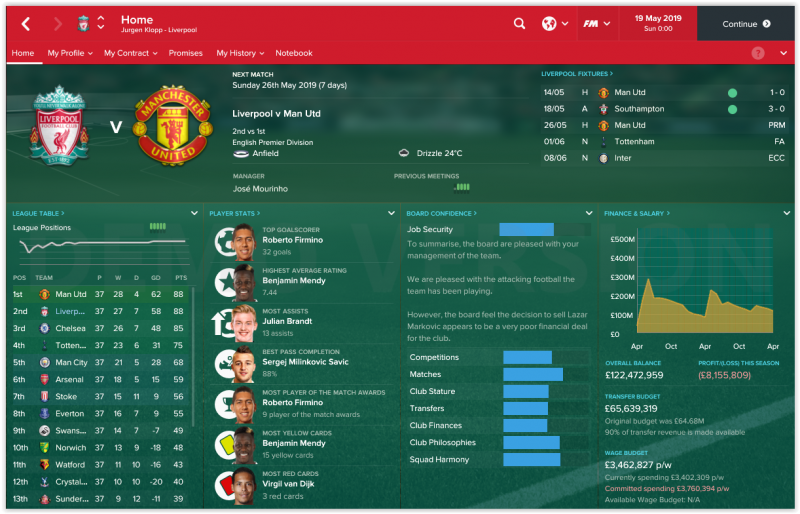Screen dimensions: 800x514
Task: Open the League Table panel header
Action: (x=35, y=213)
